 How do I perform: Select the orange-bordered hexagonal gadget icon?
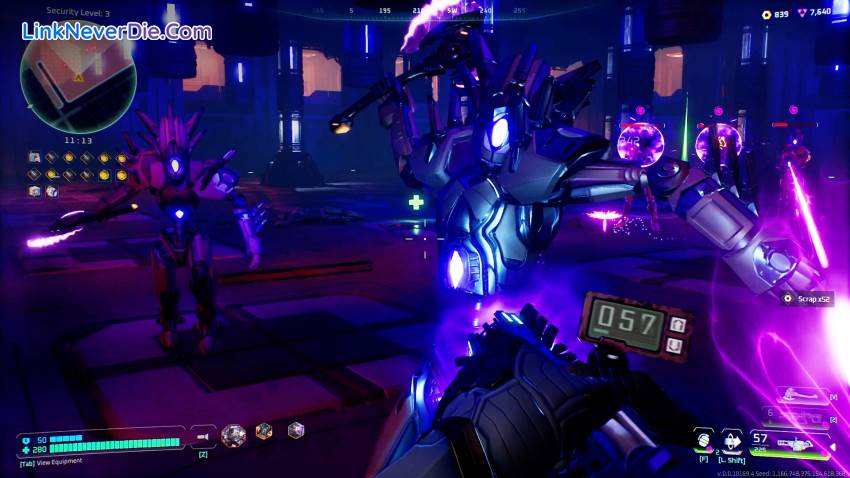point(264,431)
